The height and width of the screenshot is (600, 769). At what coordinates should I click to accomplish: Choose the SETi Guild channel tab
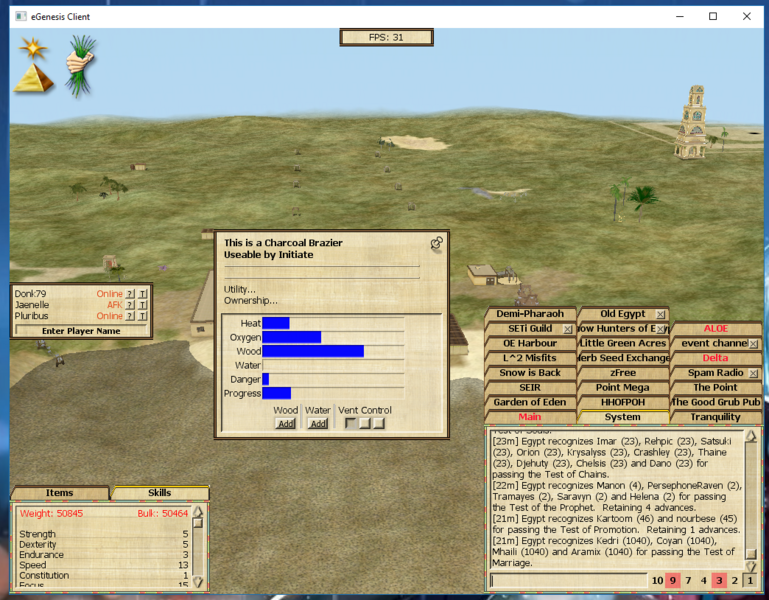point(529,328)
